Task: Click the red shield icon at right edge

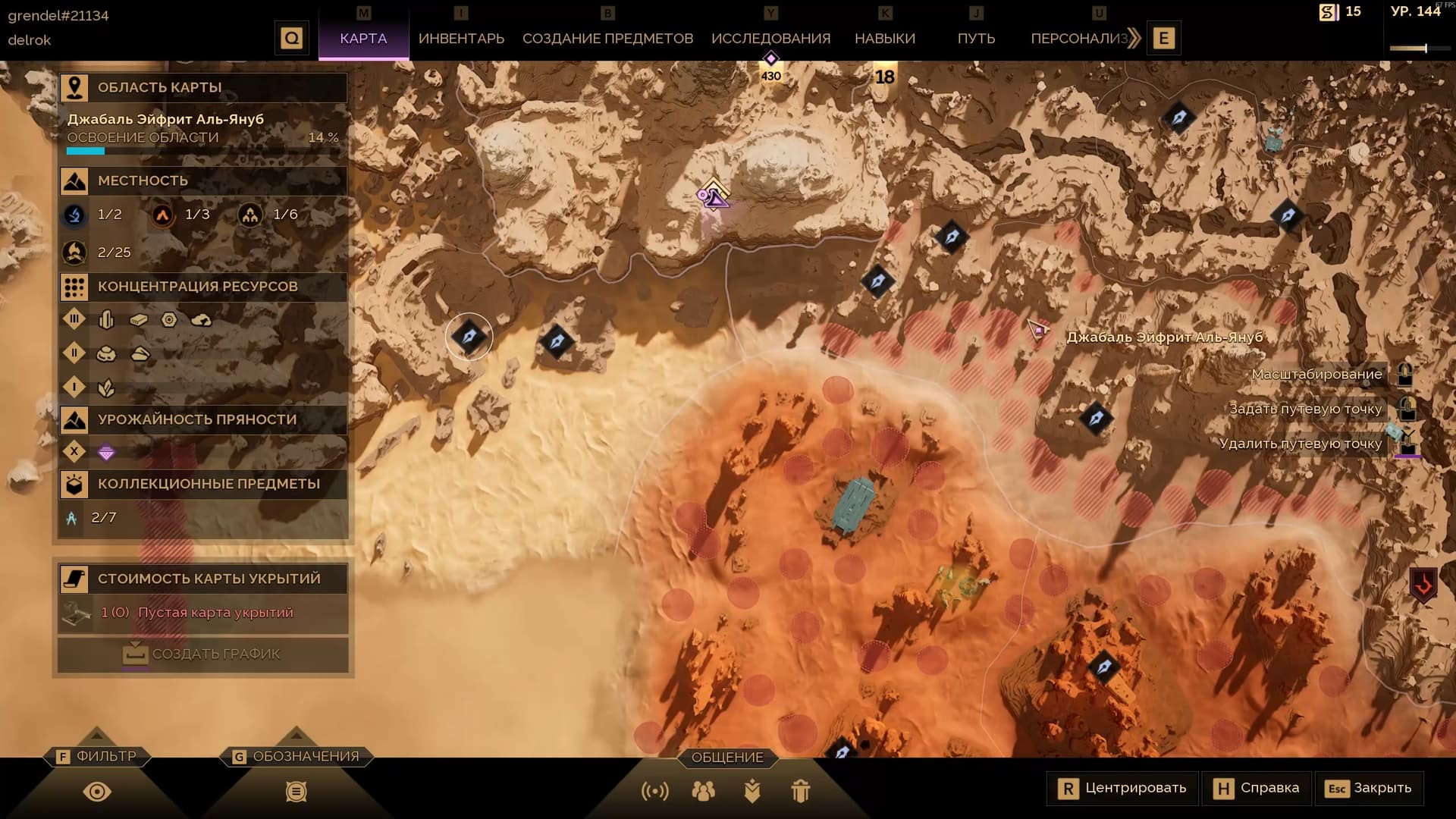Action: (x=1423, y=585)
